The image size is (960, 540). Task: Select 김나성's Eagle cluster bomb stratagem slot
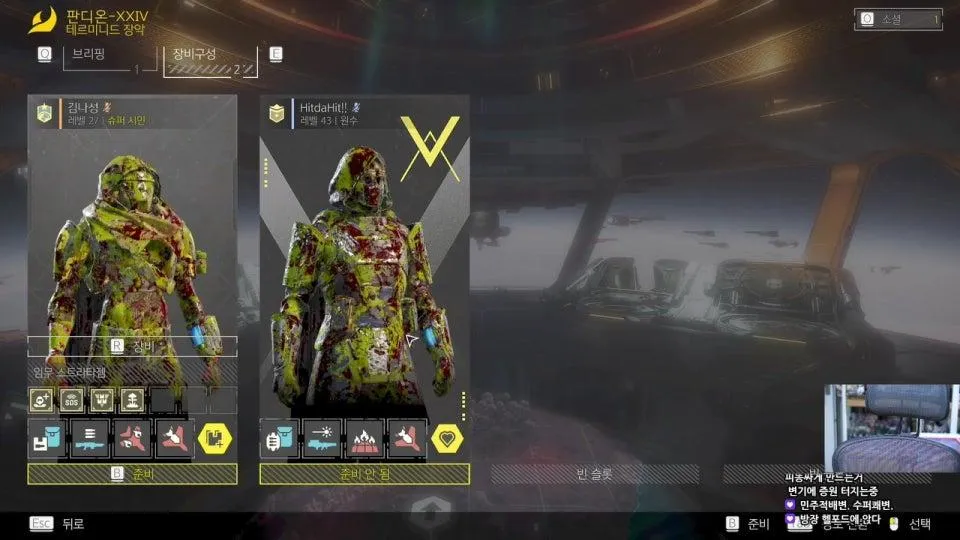click(131, 438)
